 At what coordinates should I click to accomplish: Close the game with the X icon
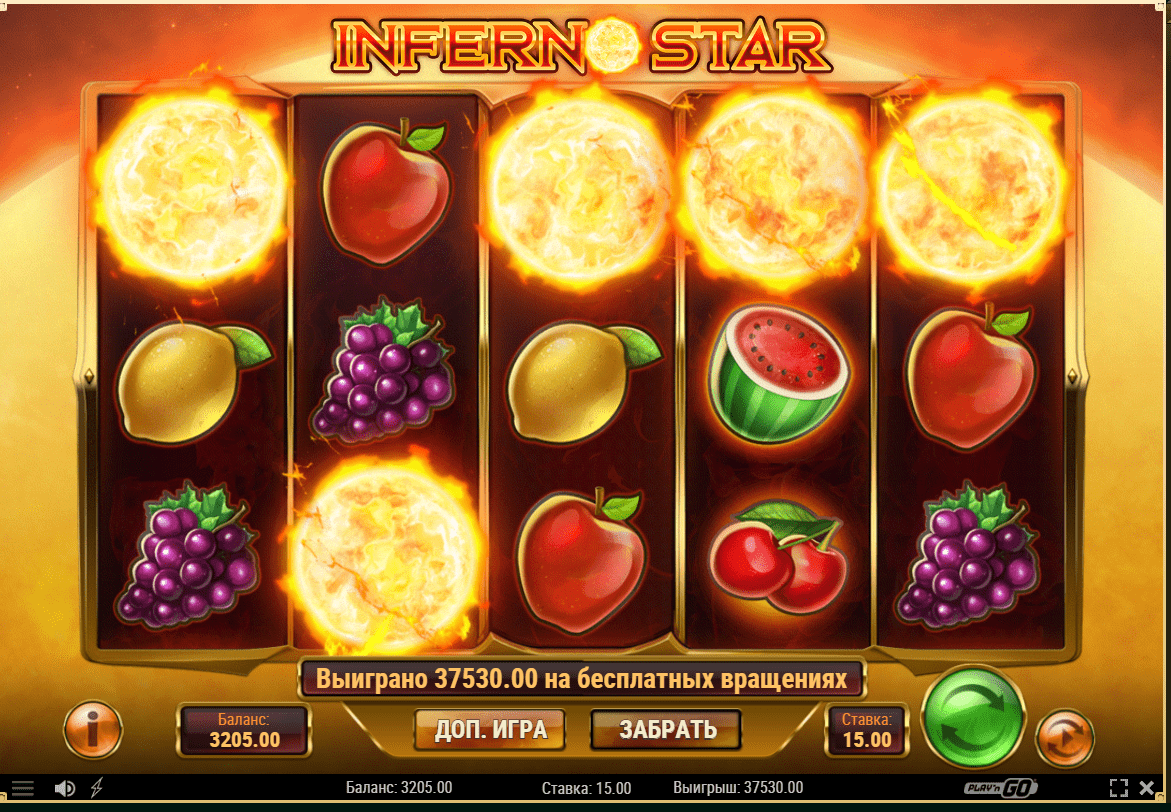click(x=1147, y=787)
